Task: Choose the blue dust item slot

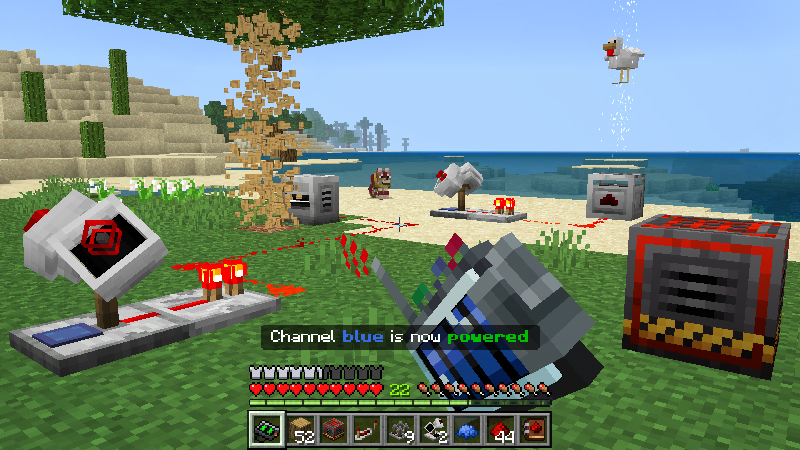Action: (467, 431)
